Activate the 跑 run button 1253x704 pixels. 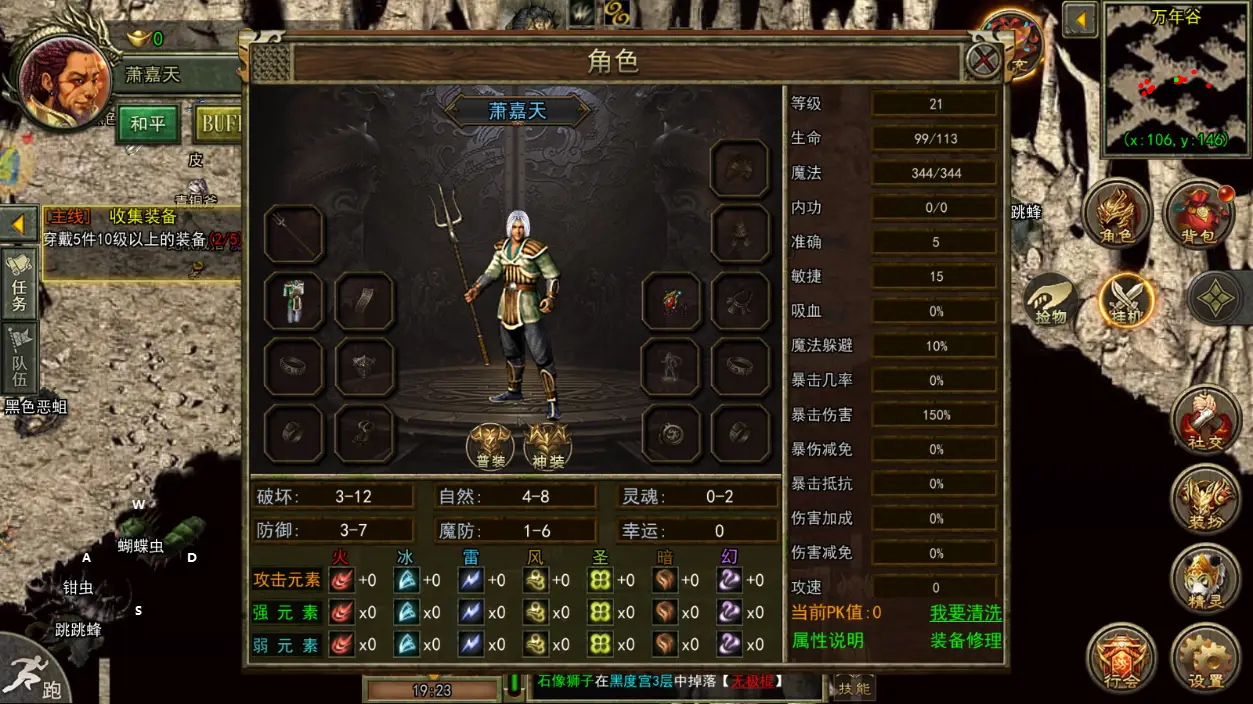(x=38, y=672)
